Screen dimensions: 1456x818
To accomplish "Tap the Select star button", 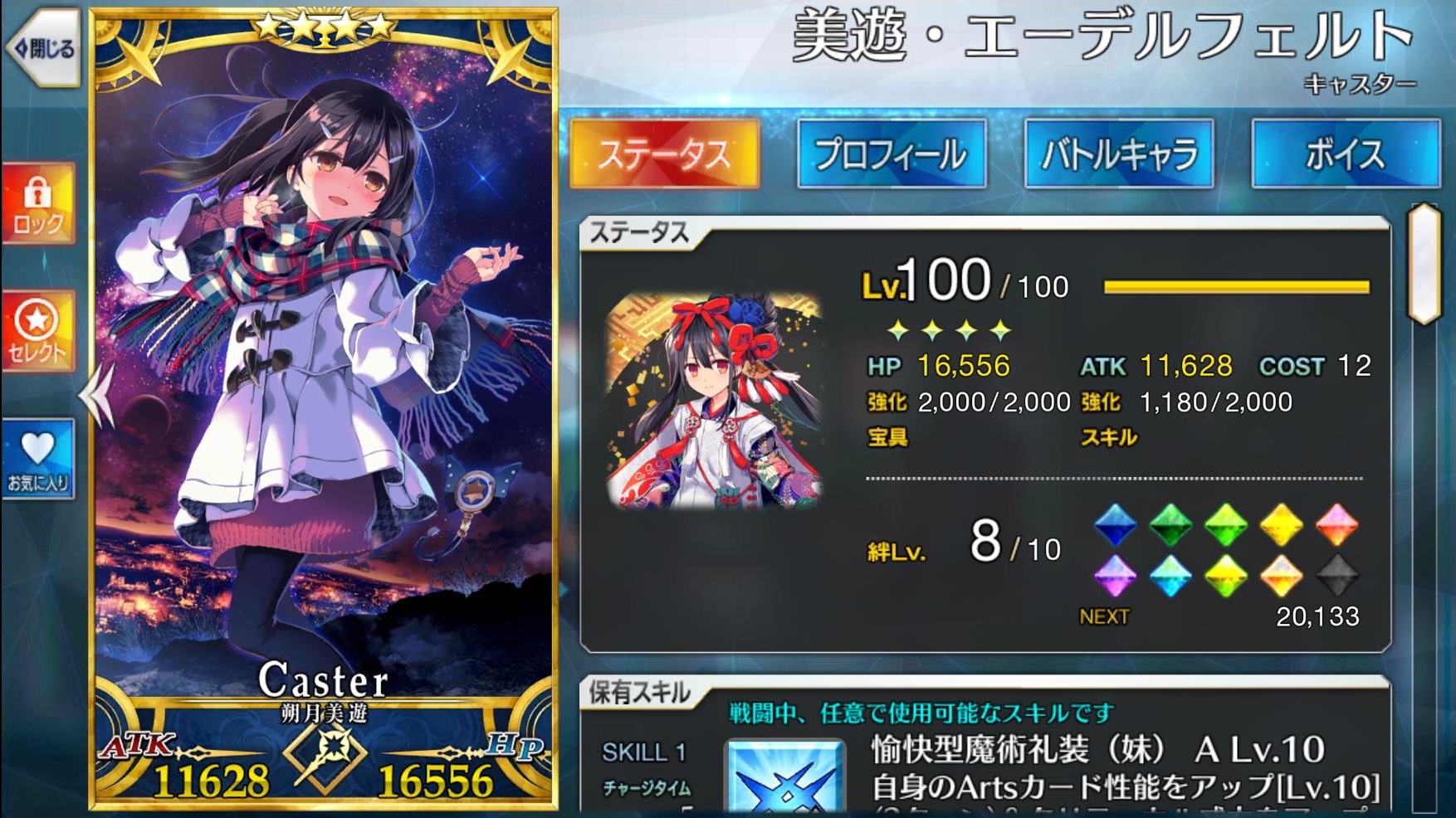I will 38,332.
